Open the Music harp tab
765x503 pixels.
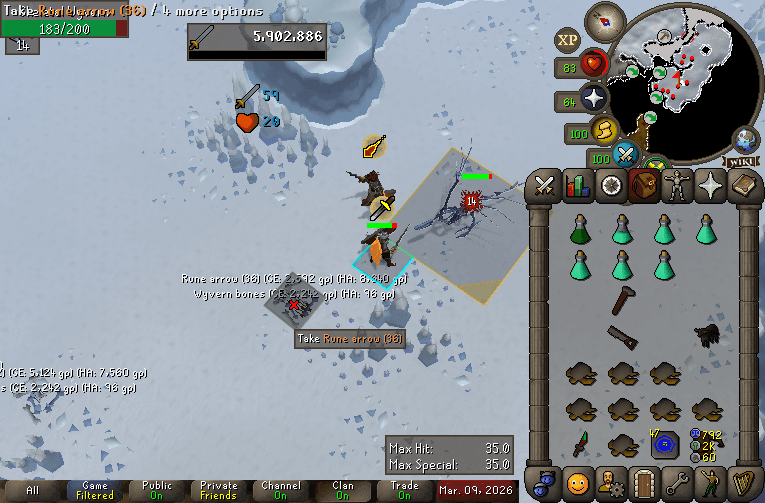tap(742, 482)
